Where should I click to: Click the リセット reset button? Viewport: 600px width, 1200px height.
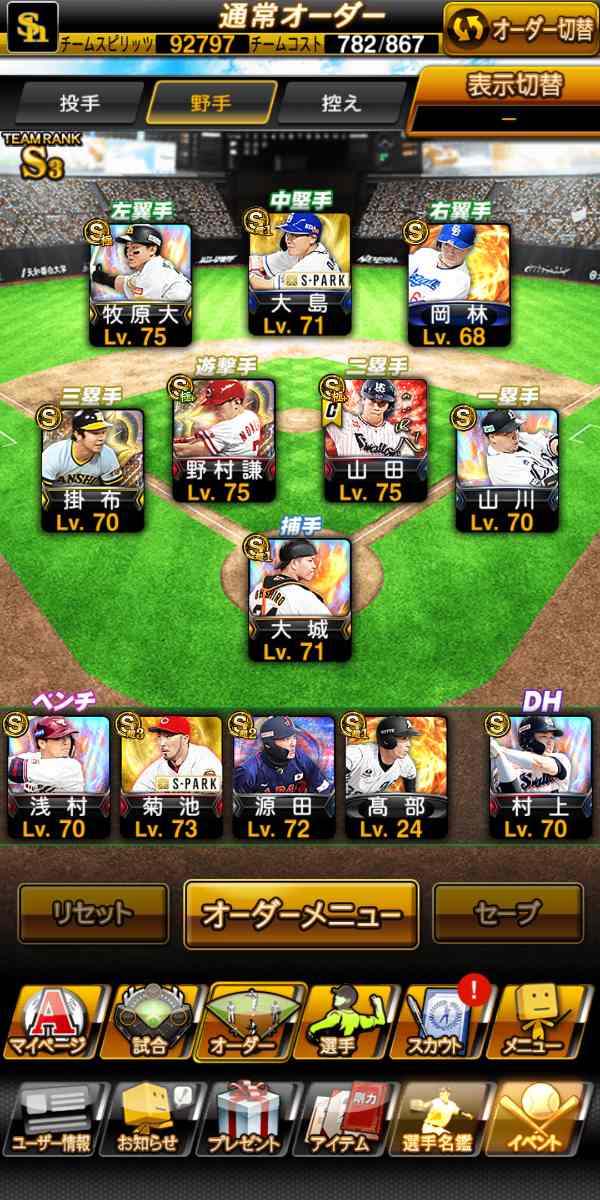[x=93, y=913]
